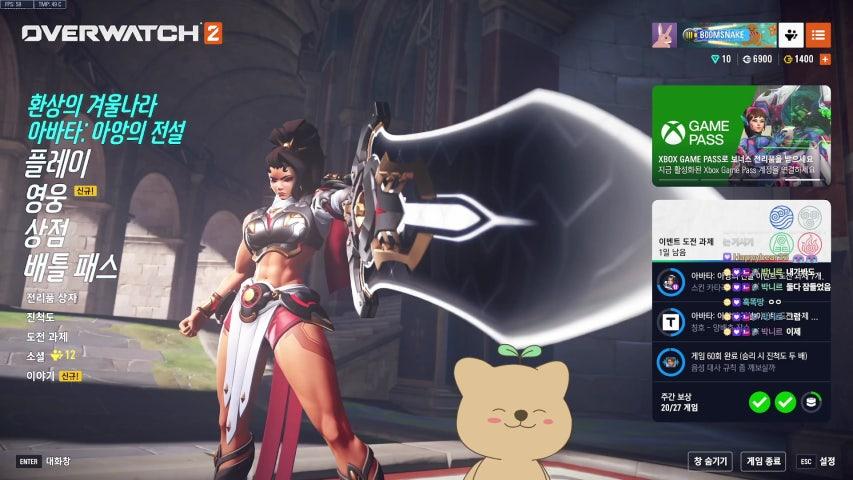Open the pink rabbit player avatar
The width and height of the screenshot is (853, 480).
[664, 35]
